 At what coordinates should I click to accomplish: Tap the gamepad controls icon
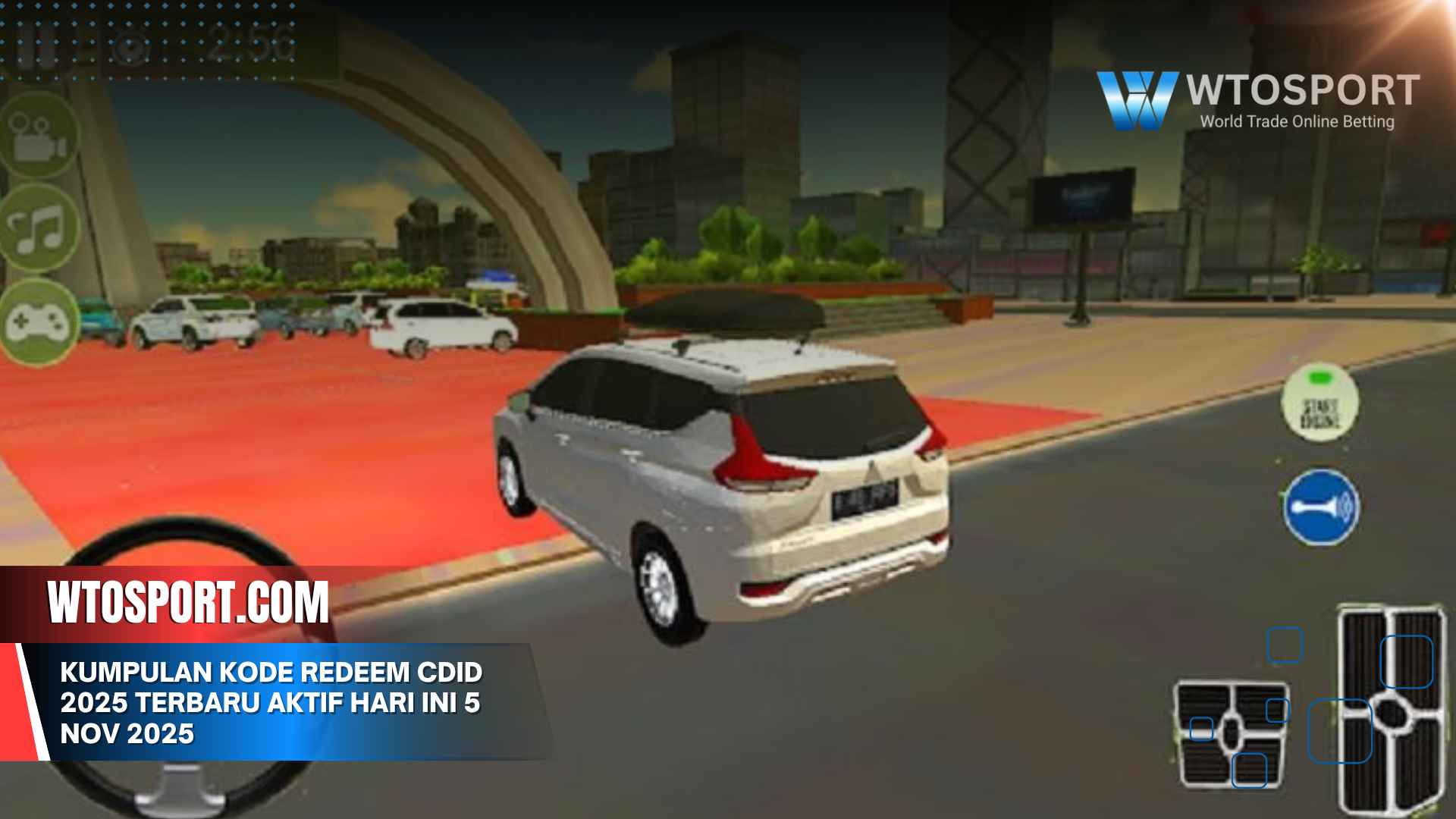point(39,322)
